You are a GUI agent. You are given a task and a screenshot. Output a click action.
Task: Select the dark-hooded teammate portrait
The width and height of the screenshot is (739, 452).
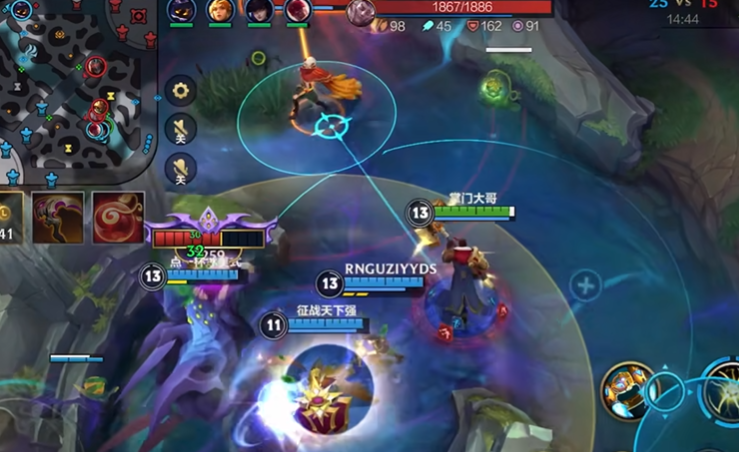pos(181,11)
